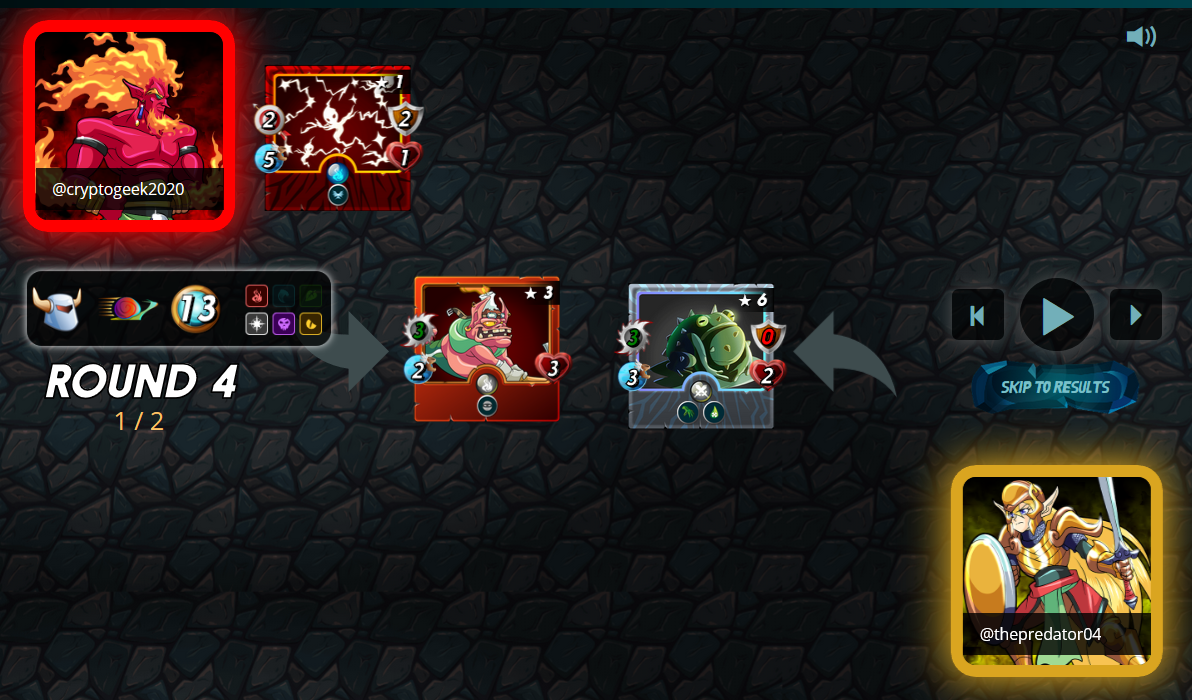1192x700 pixels.
Task: Restart the battle from the beginning
Action: coord(977,315)
